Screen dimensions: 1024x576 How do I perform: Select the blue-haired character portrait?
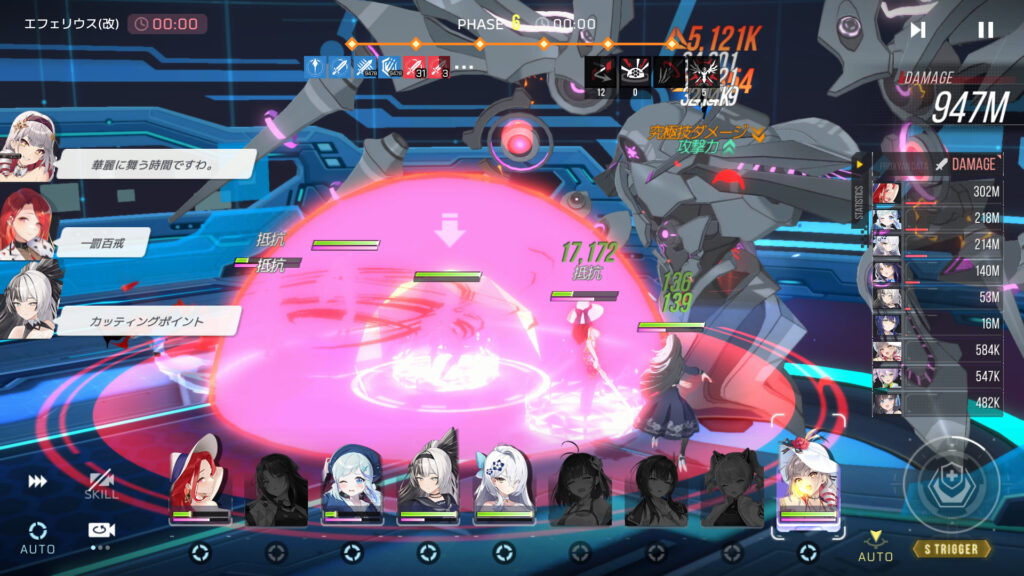(x=353, y=485)
